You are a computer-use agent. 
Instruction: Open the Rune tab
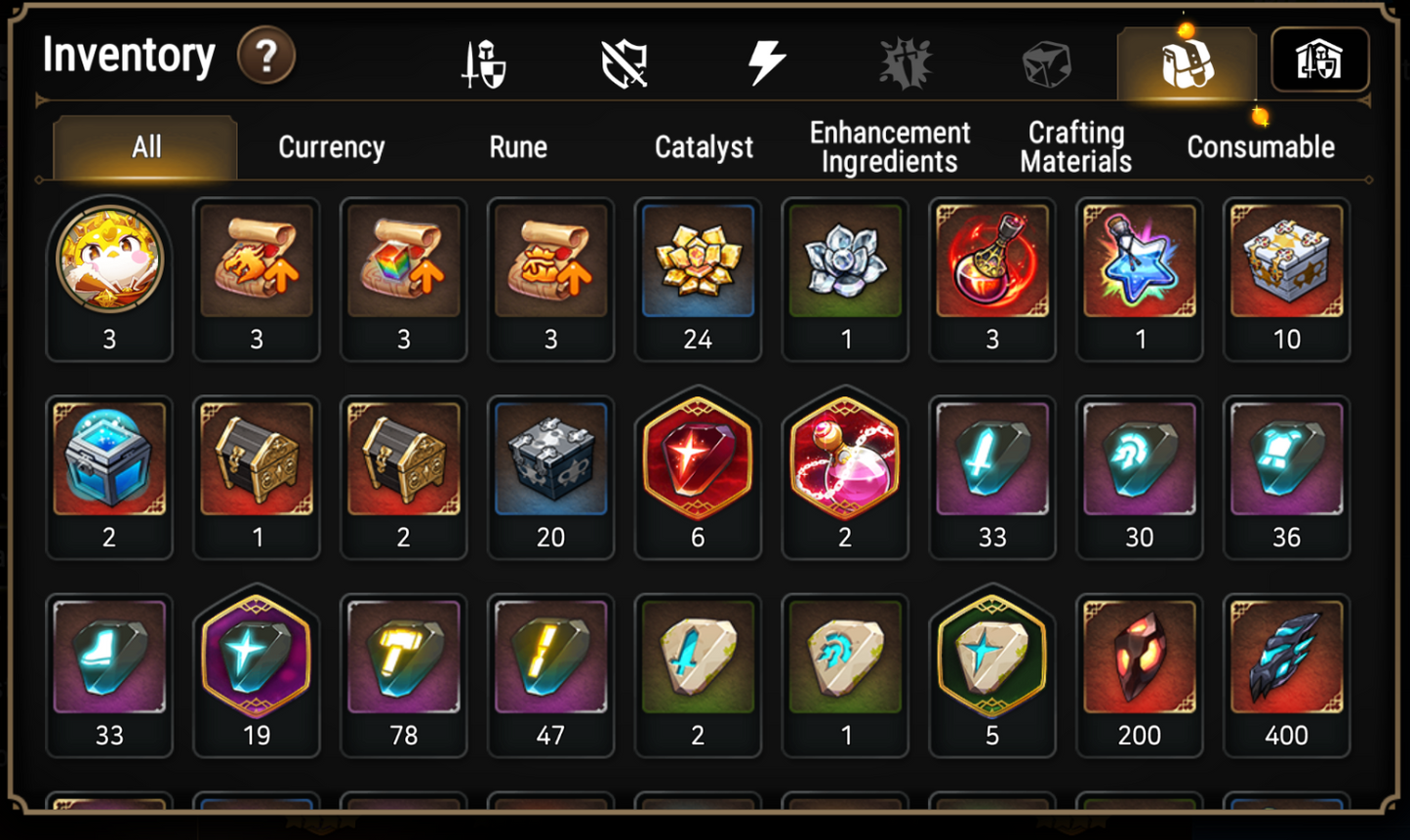(517, 147)
